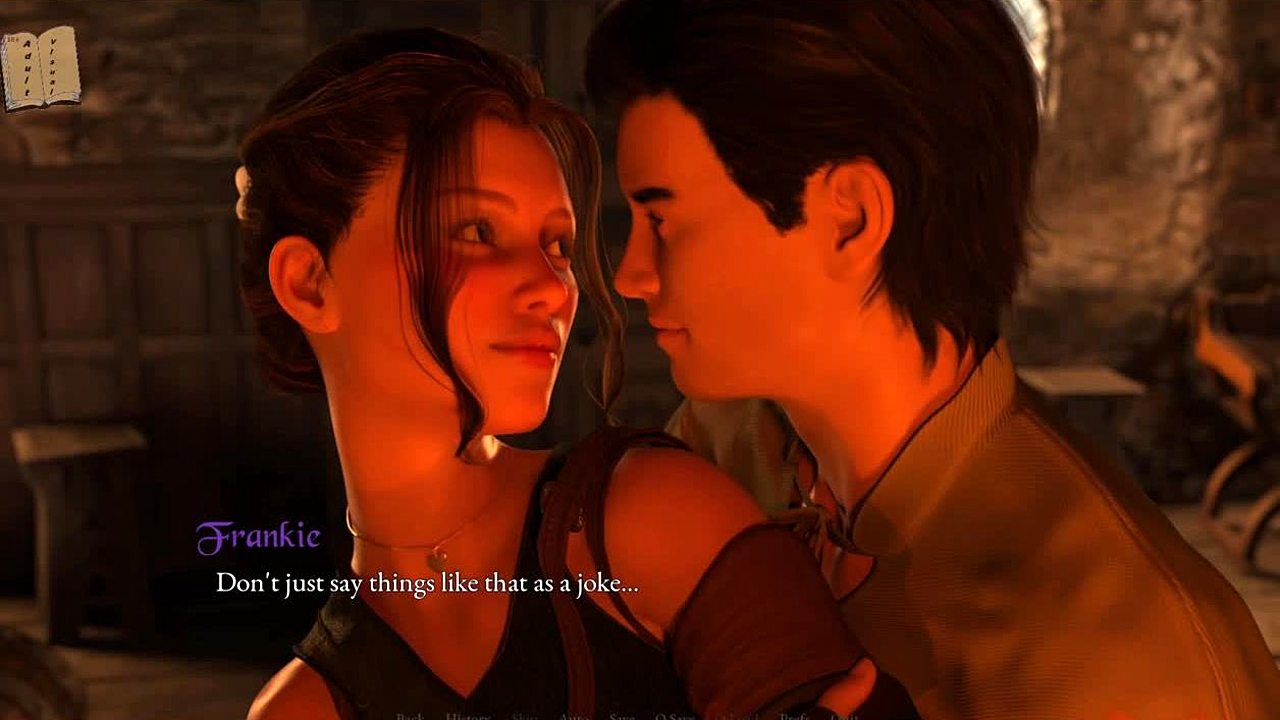Go back using the Back button
1280x720 pixels.
[410, 714]
